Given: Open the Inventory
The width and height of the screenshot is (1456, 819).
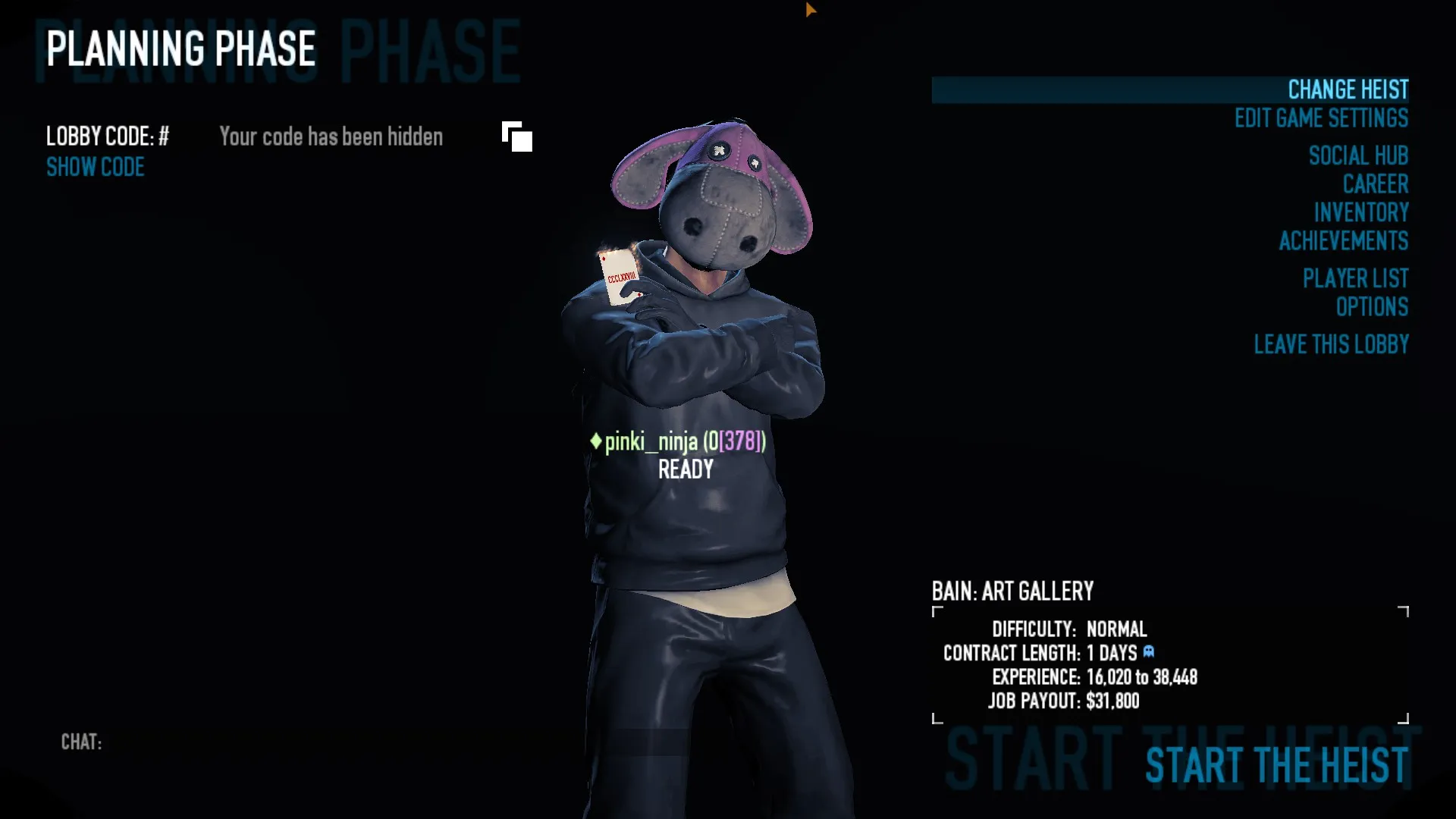Looking at the screenshot, I should pos(1361,212).
